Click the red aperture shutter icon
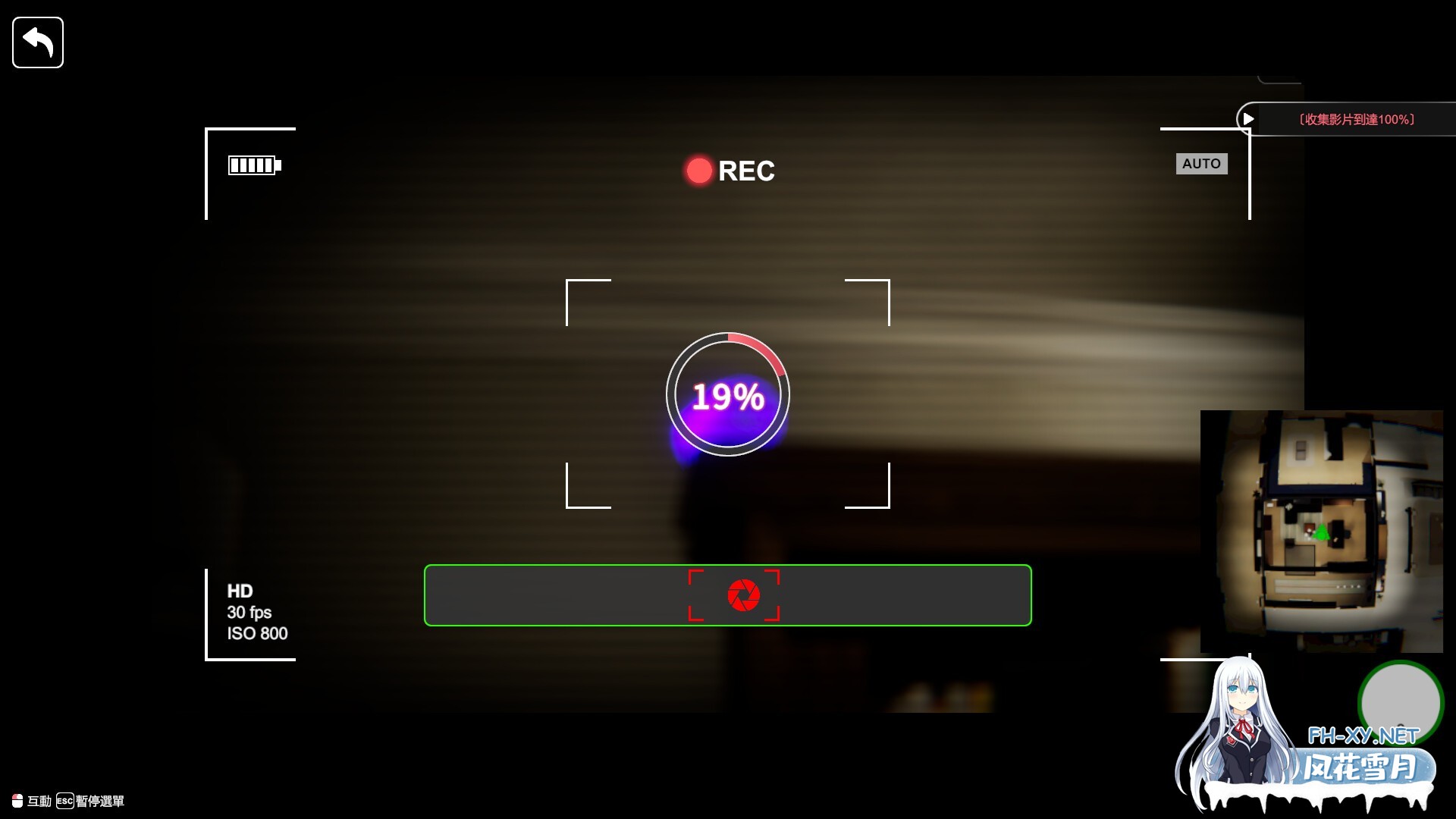The image size is (1456, 819). (x=745, y=595)
